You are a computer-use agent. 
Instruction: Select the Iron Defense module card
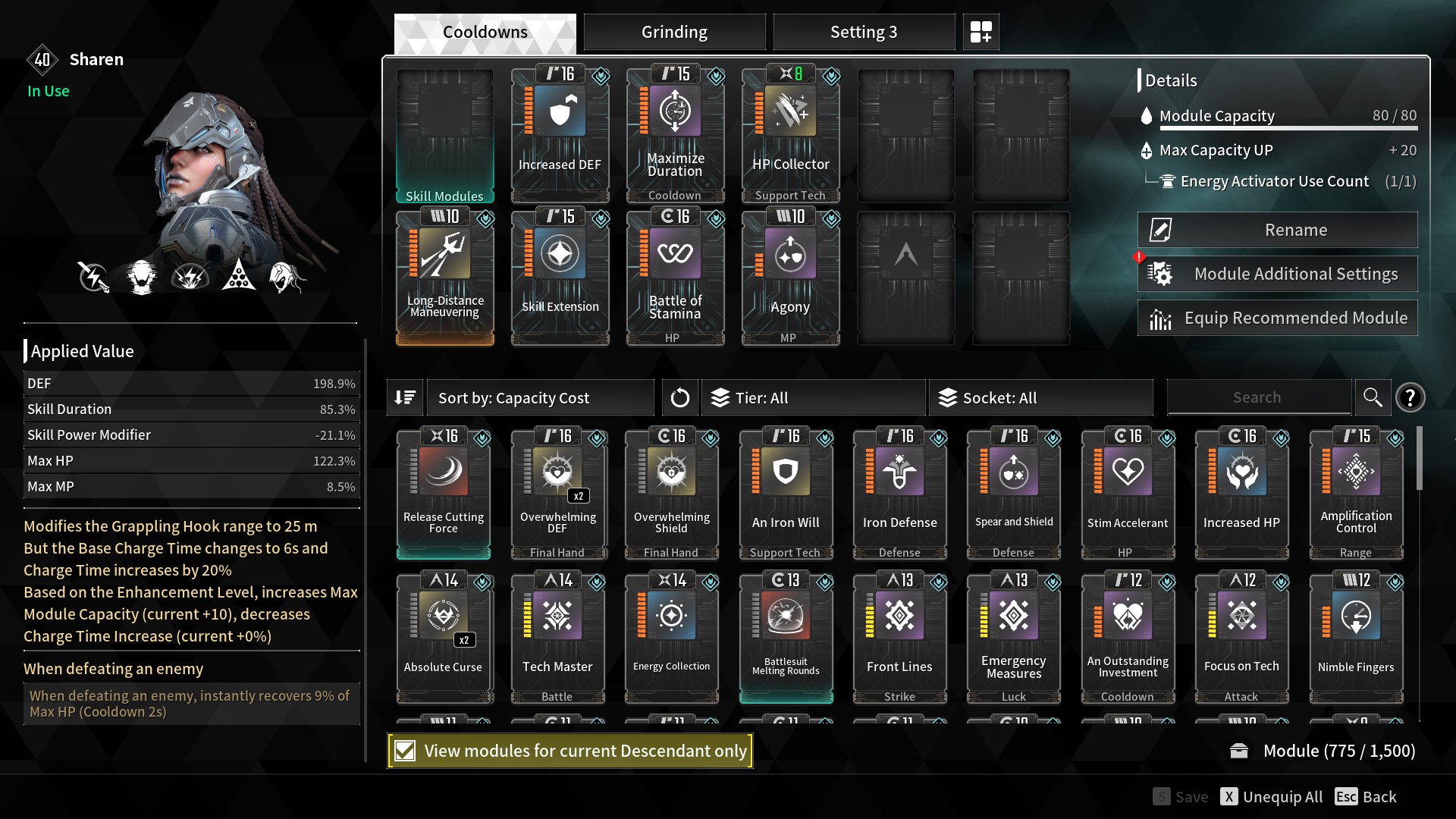click(x=899, y=494)
